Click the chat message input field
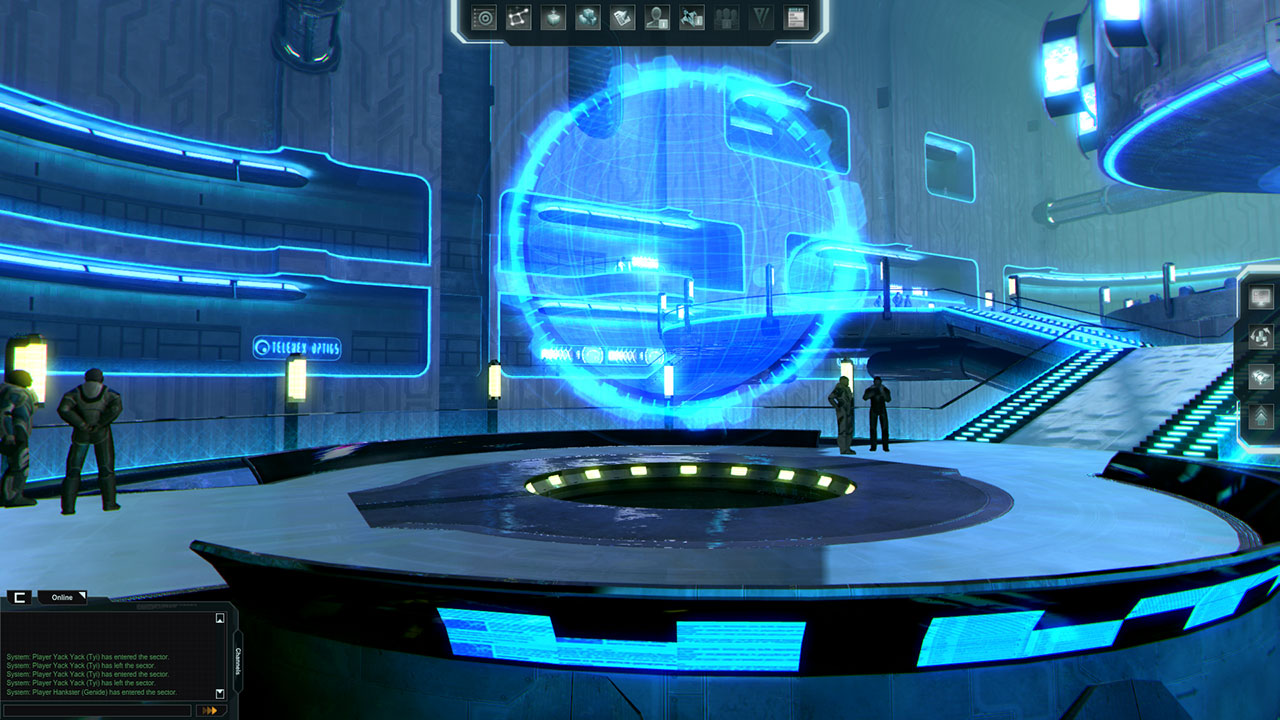Image resolution: width=1280 pixels, height=720 pixels. tap(98, 710)
